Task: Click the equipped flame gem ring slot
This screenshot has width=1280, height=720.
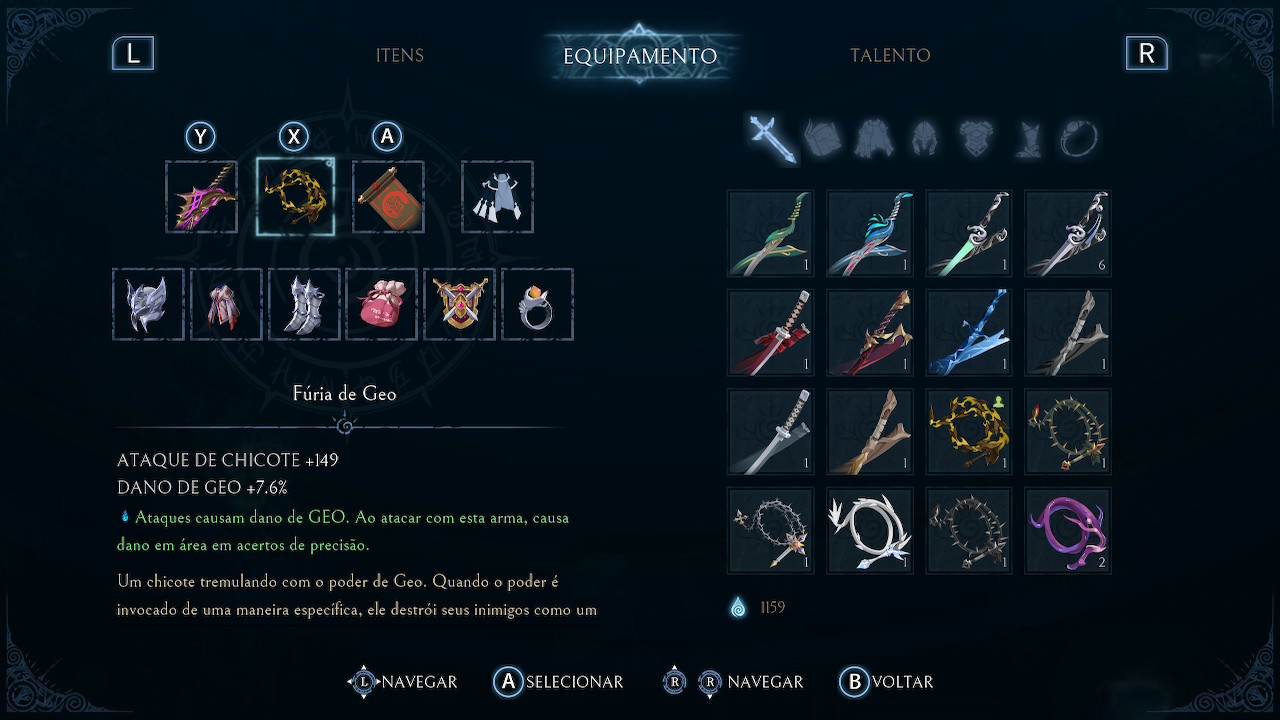Action: click(537, 304)
